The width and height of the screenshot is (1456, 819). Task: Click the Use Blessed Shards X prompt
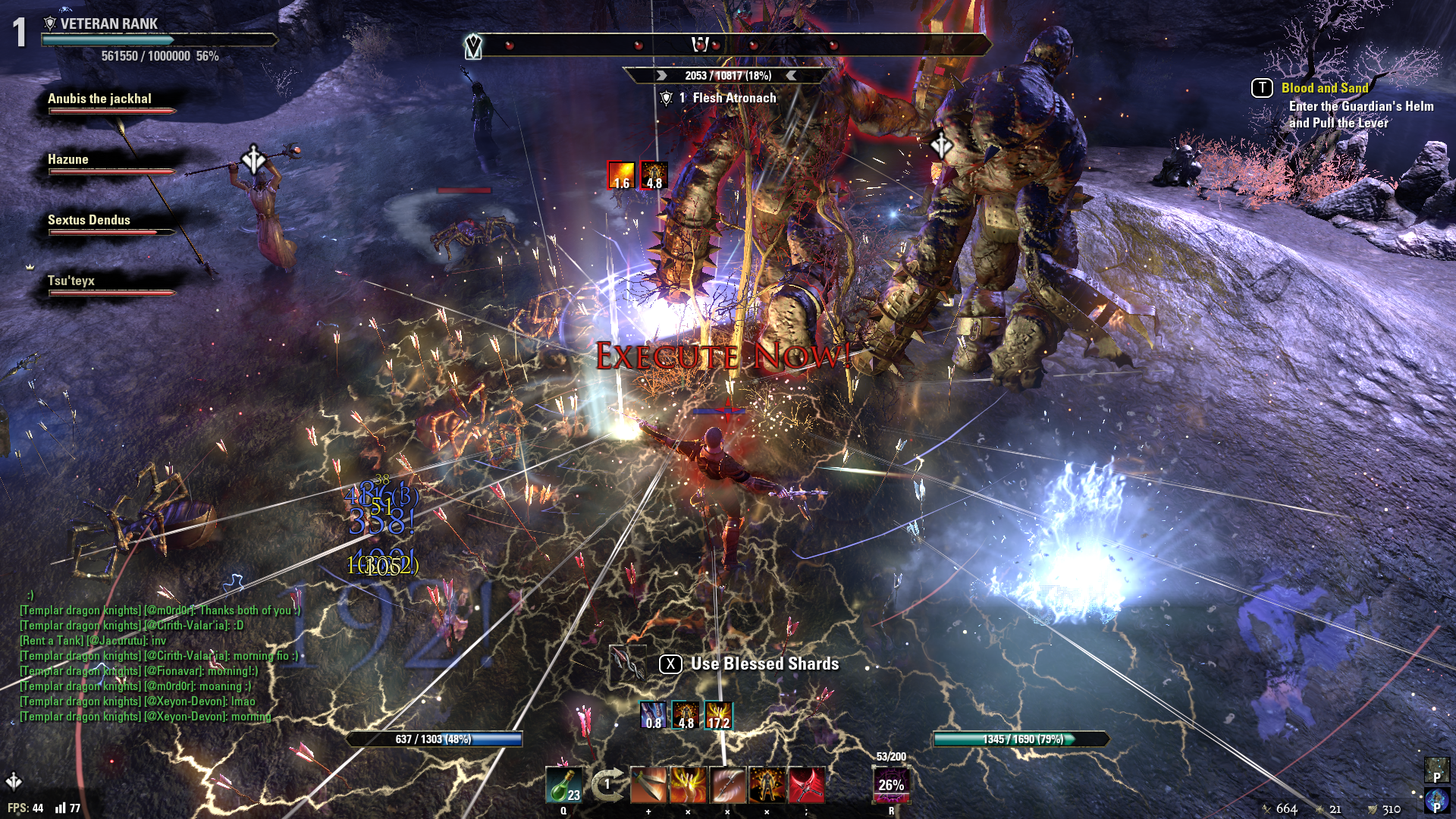click(x=670, y=663)
